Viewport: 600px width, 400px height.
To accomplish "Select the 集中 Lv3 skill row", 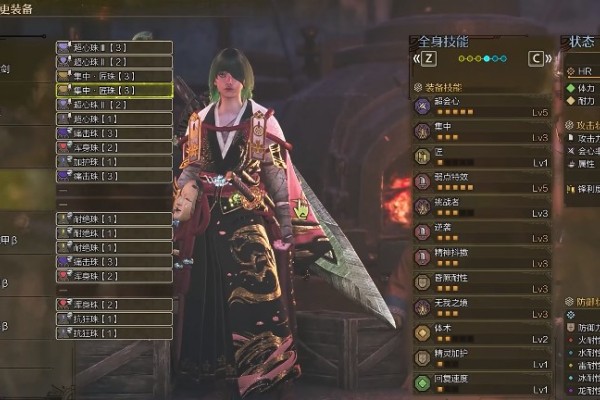I will coord(482,132).
